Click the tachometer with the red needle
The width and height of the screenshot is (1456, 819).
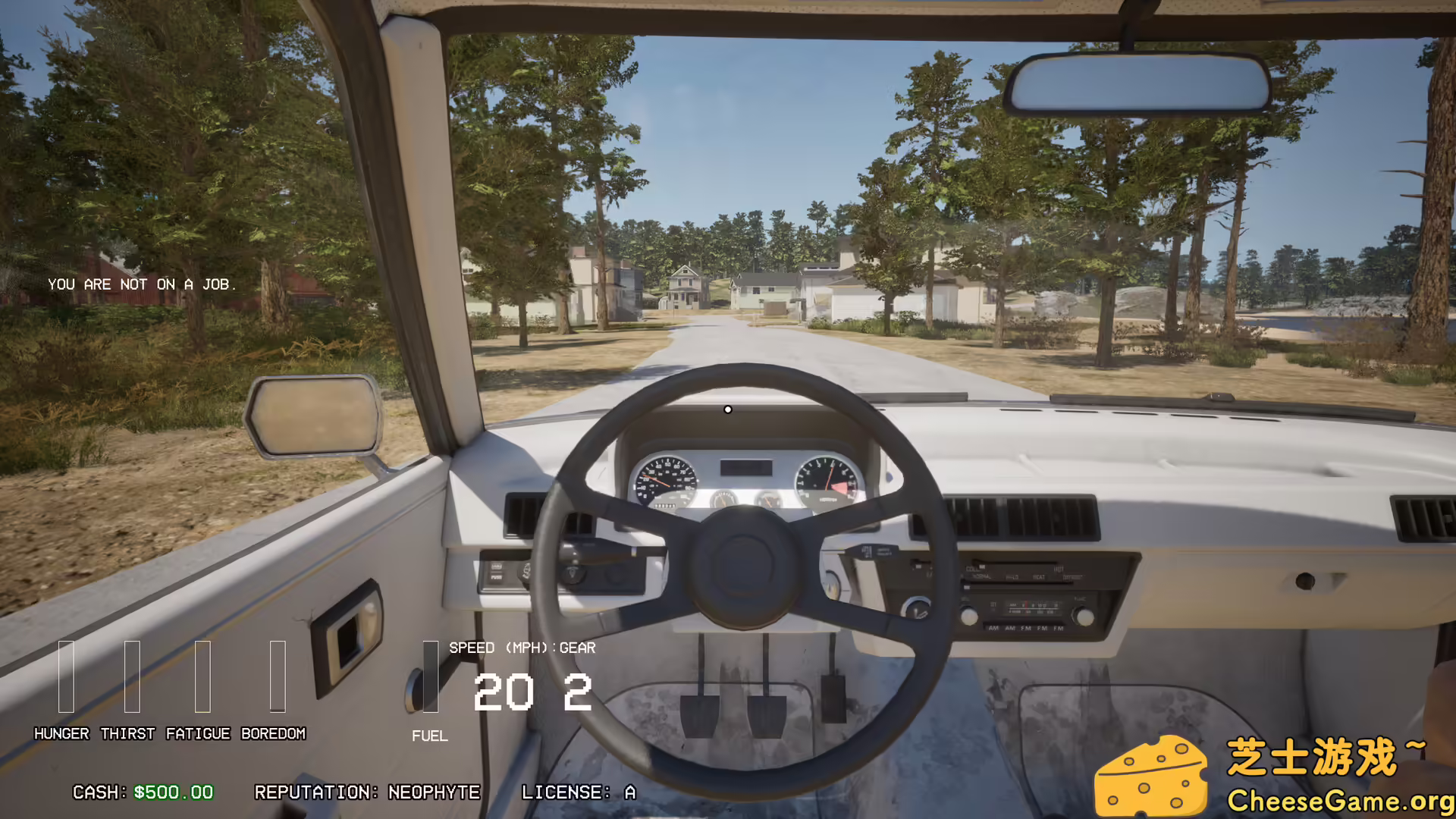coord(825,479)
